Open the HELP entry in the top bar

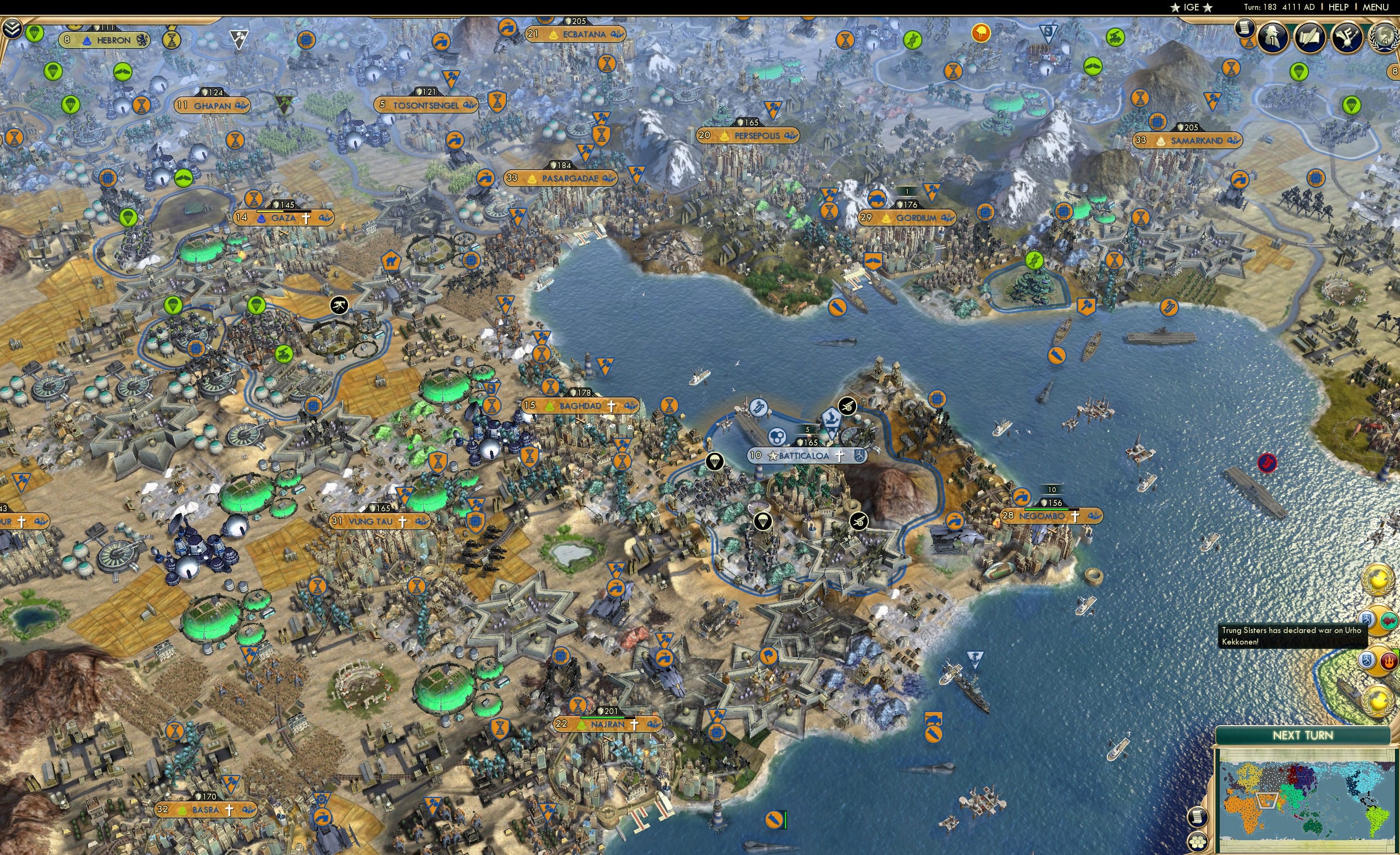[x=1339, y=7]
